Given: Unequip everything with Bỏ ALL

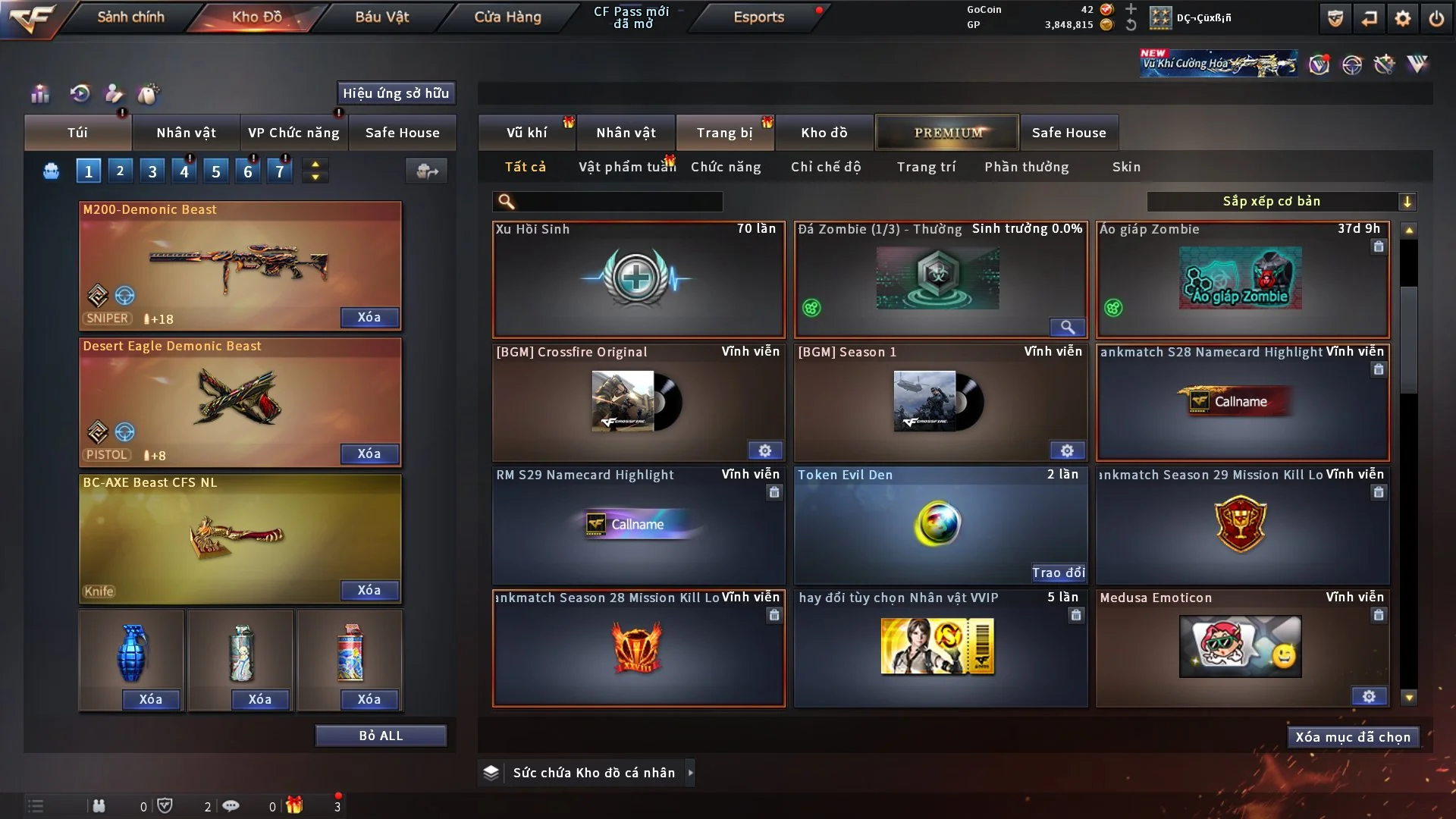Looking at the screenshot, I should (x=381, y=736).
